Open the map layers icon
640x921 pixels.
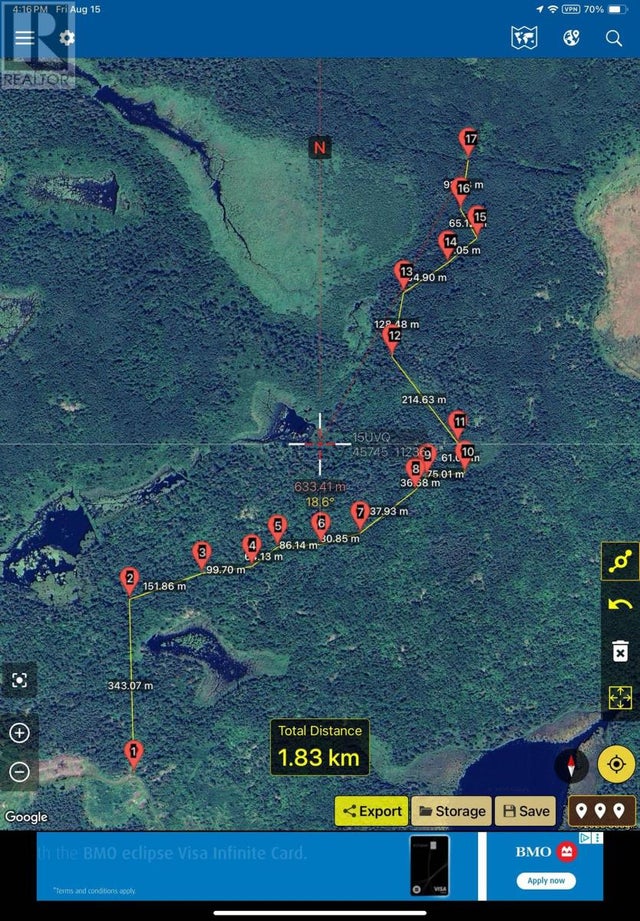524,38
